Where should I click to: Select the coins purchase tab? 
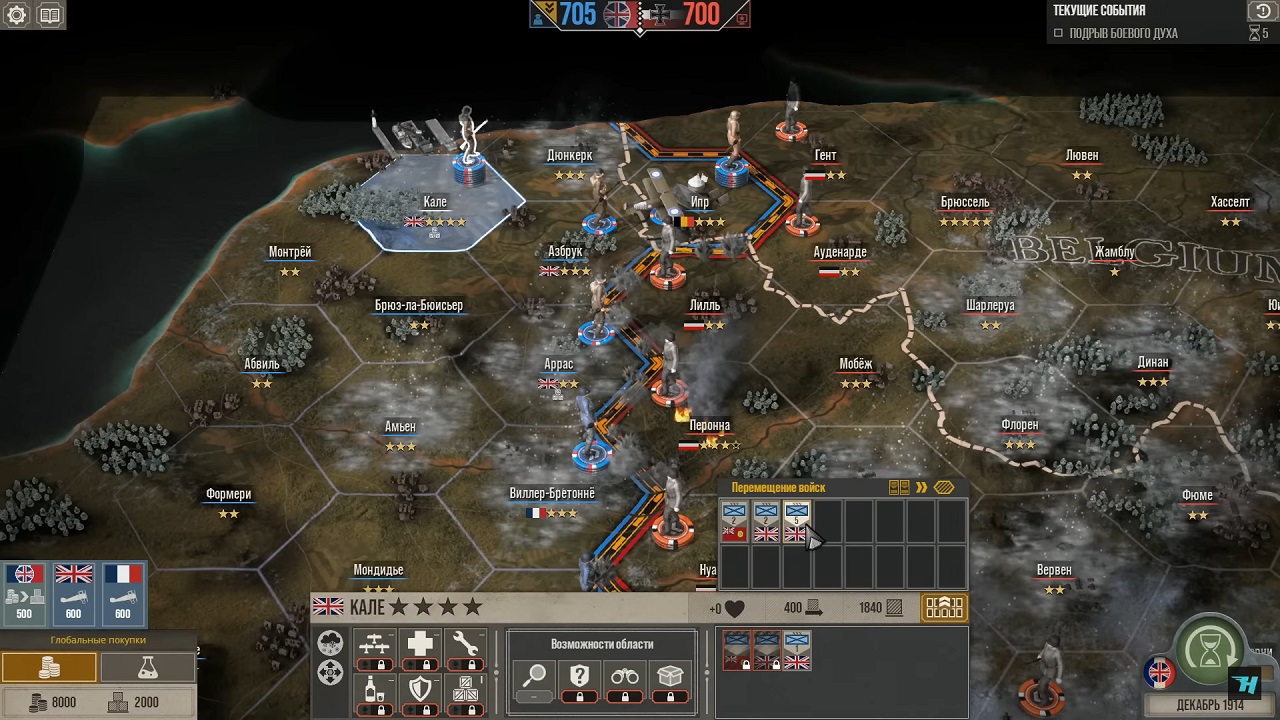pos(48,667)
